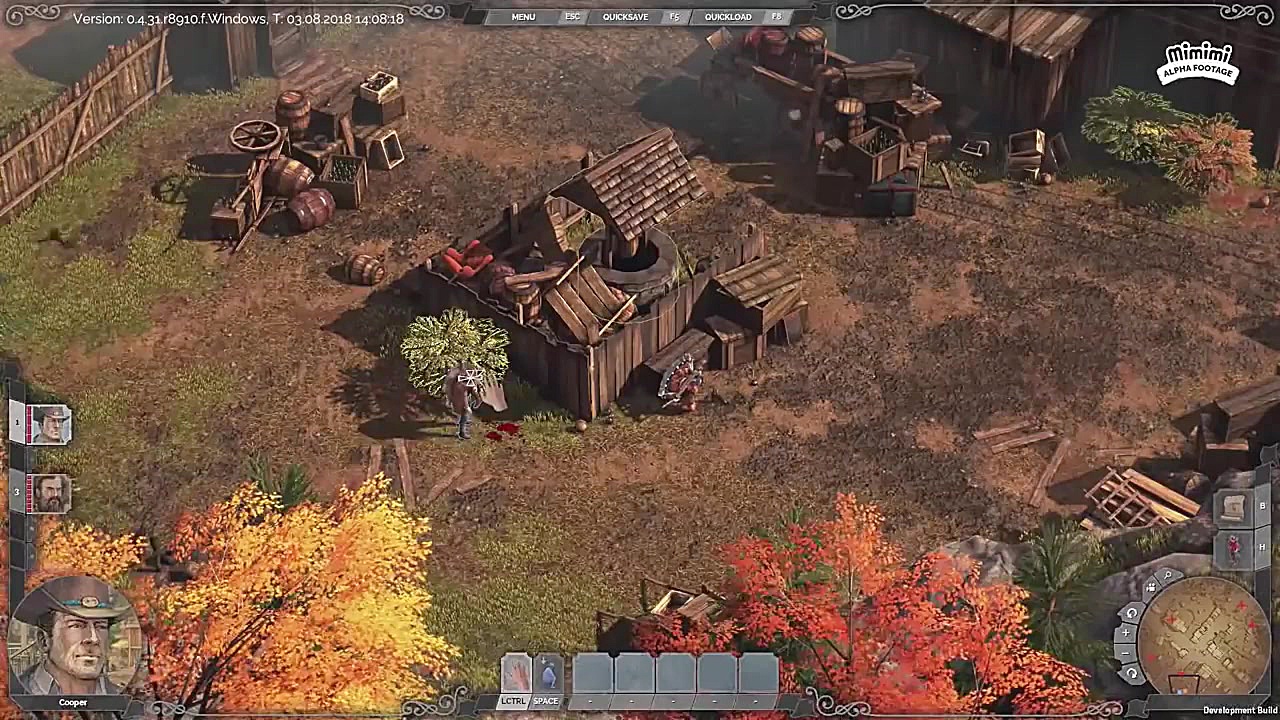
Task: Click the camera icon left of the minimap
Action: pos(1151,588)
